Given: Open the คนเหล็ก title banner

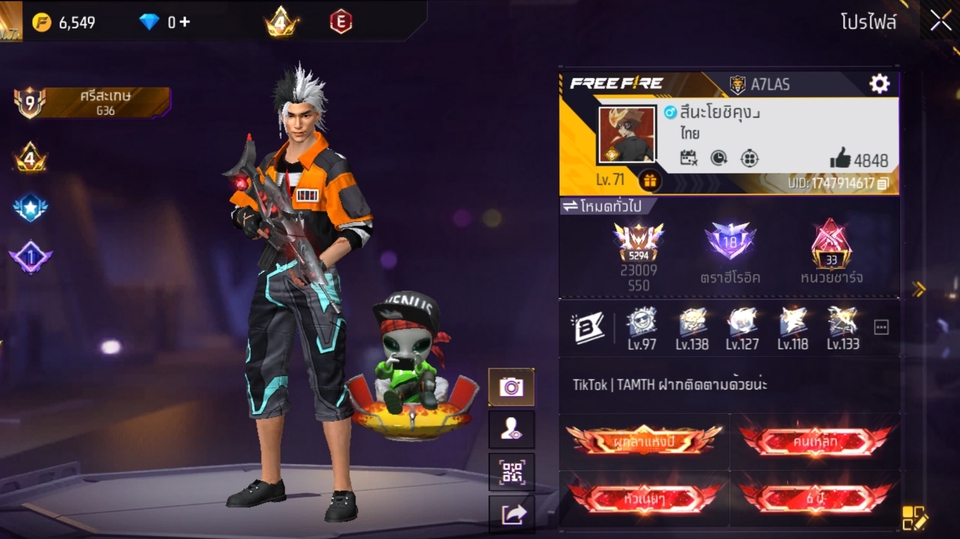Looking at the screenshot, I should tap(816, 440).
